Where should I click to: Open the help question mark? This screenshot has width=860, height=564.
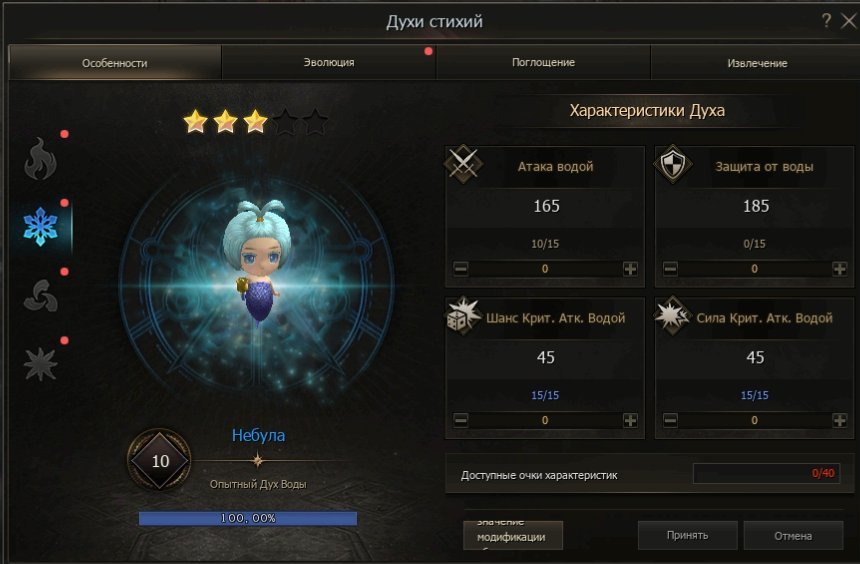pyautogui.click(x=827, y=20)
